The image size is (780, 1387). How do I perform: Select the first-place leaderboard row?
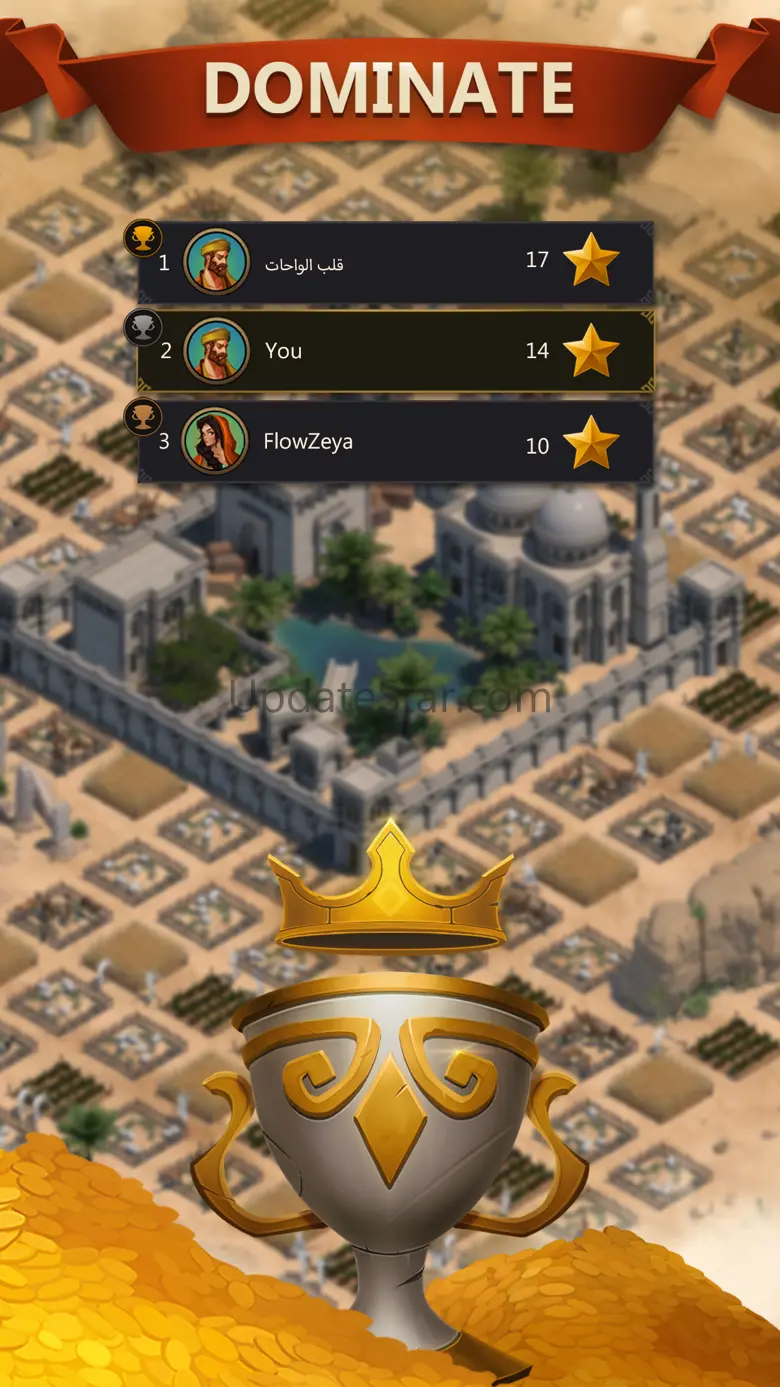pyautogui.click(x=395, y=263)
